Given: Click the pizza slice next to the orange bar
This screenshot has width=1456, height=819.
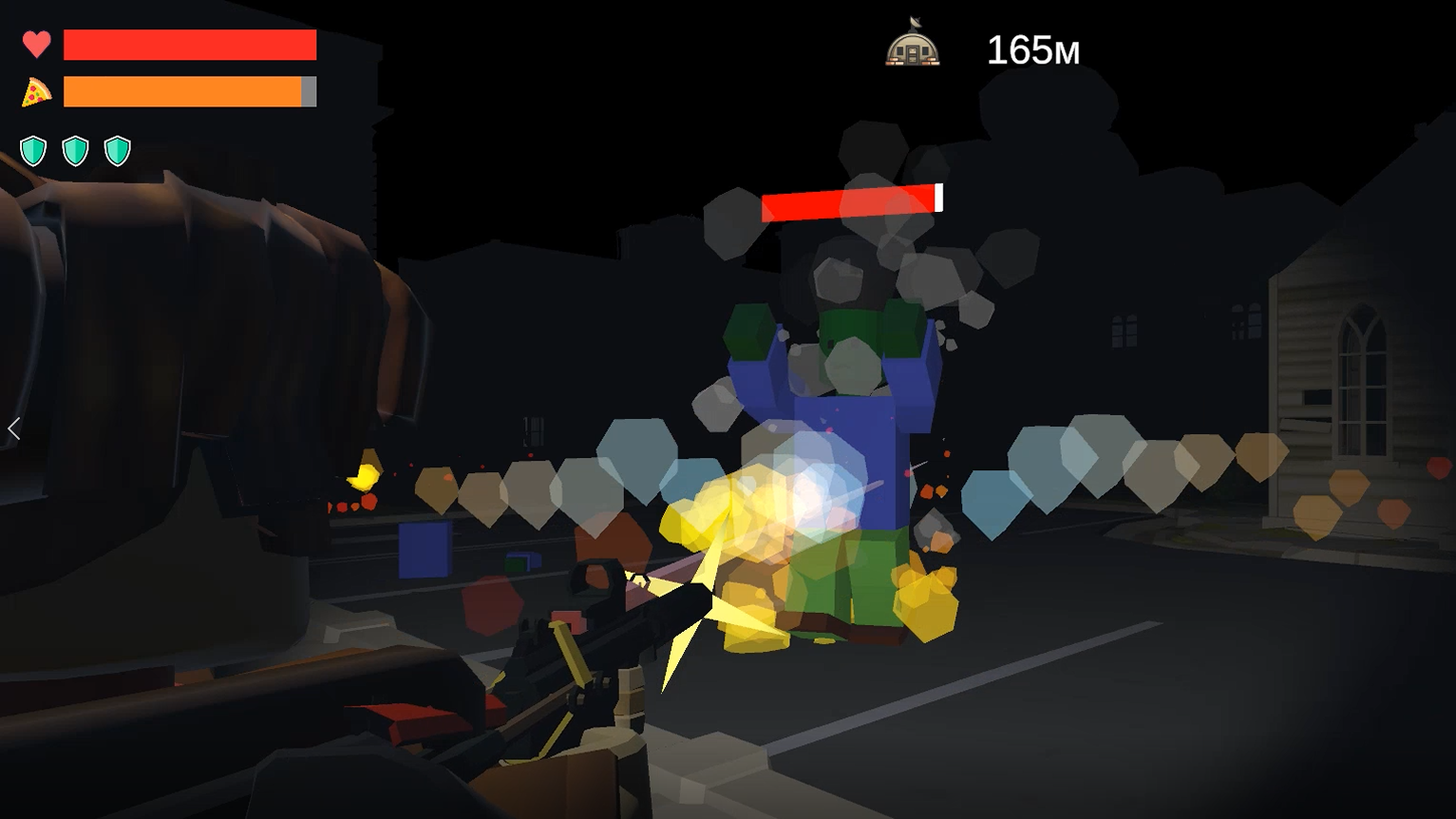Looking at the screenshot, I should tap(38, 92).
